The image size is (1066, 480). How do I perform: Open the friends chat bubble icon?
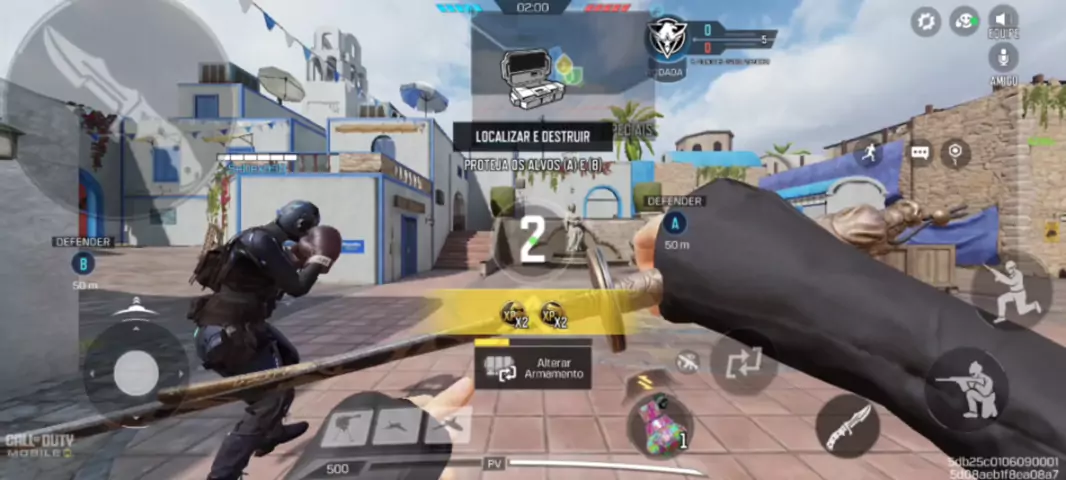coord(964,20)
